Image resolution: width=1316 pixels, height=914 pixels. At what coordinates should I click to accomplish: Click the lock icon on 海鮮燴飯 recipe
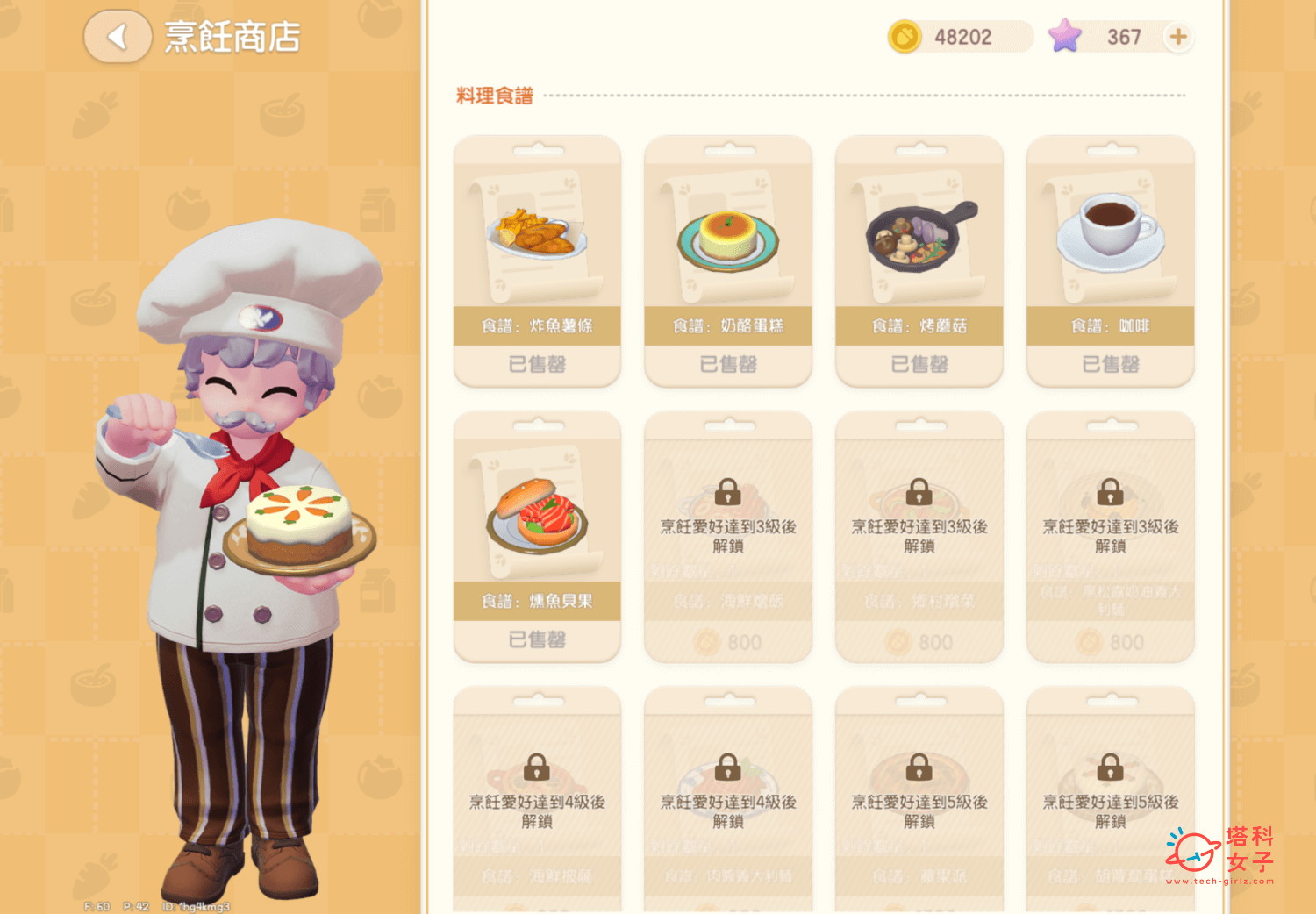coord(727,493)
